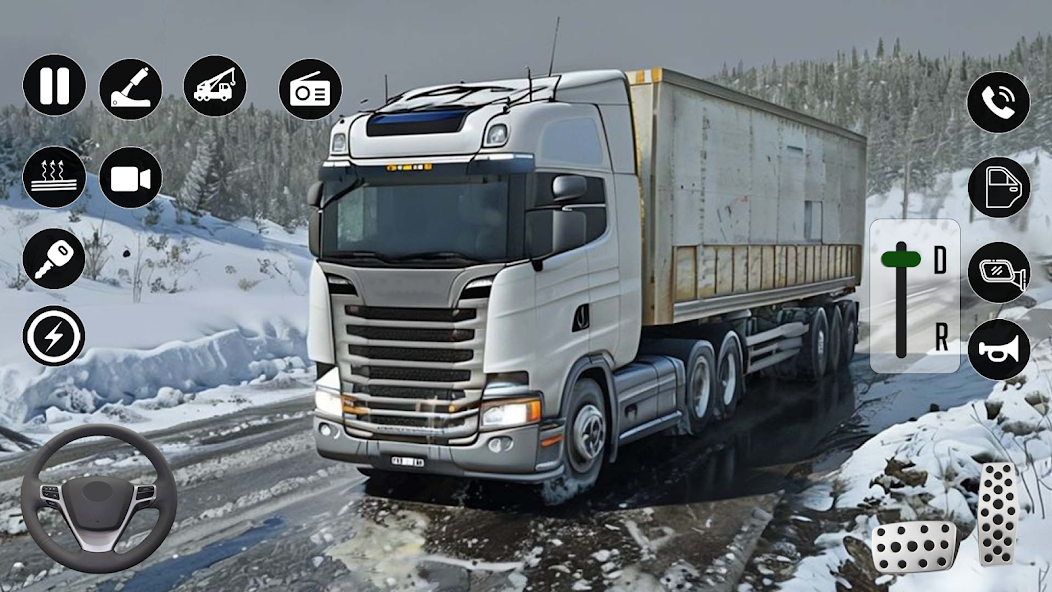
Task: Tap the brake pedal
Action: click(x=914, y=545)
